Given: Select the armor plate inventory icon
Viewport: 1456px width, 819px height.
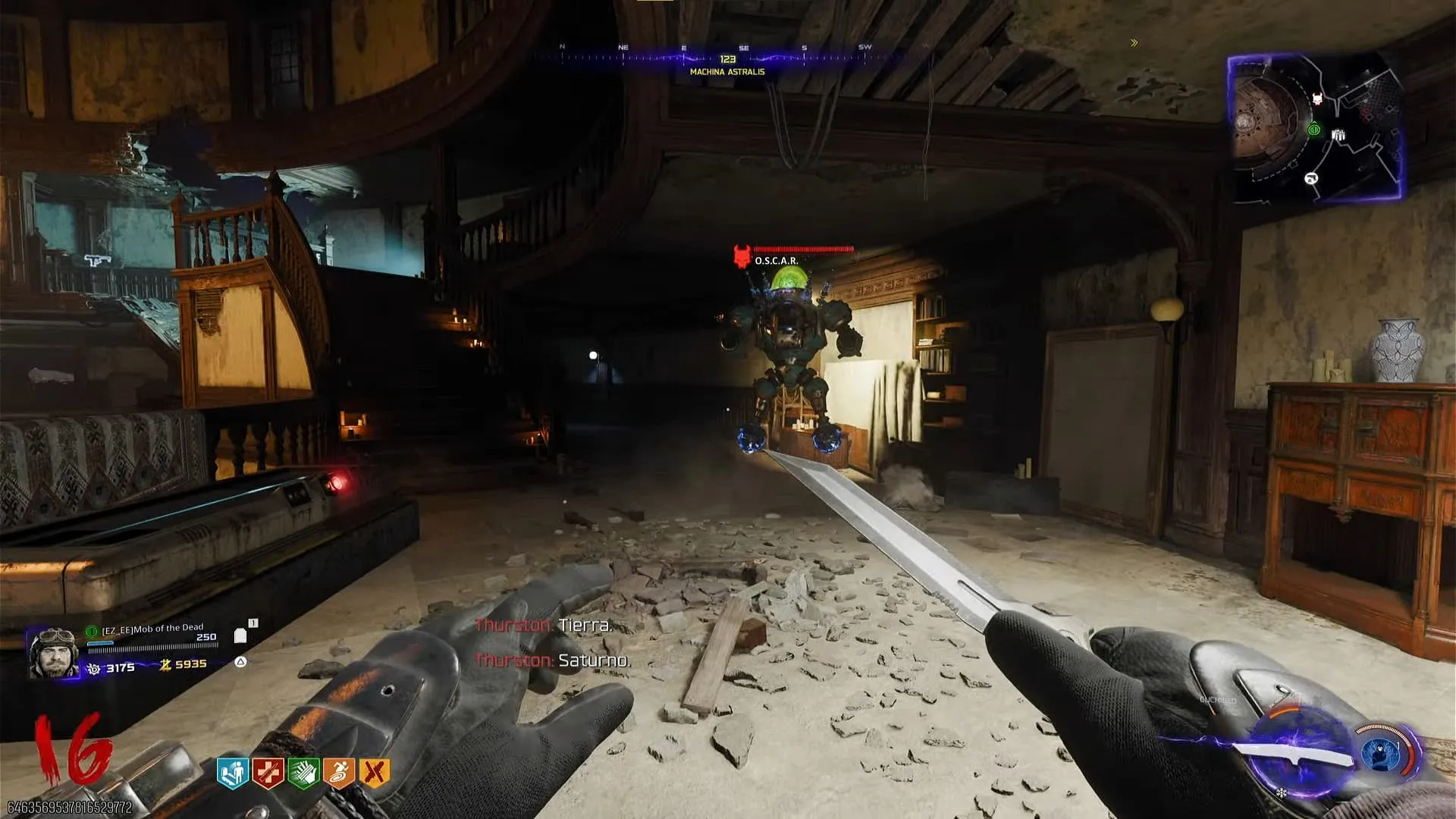Looking at the screenshot, I should click(240, 635).
